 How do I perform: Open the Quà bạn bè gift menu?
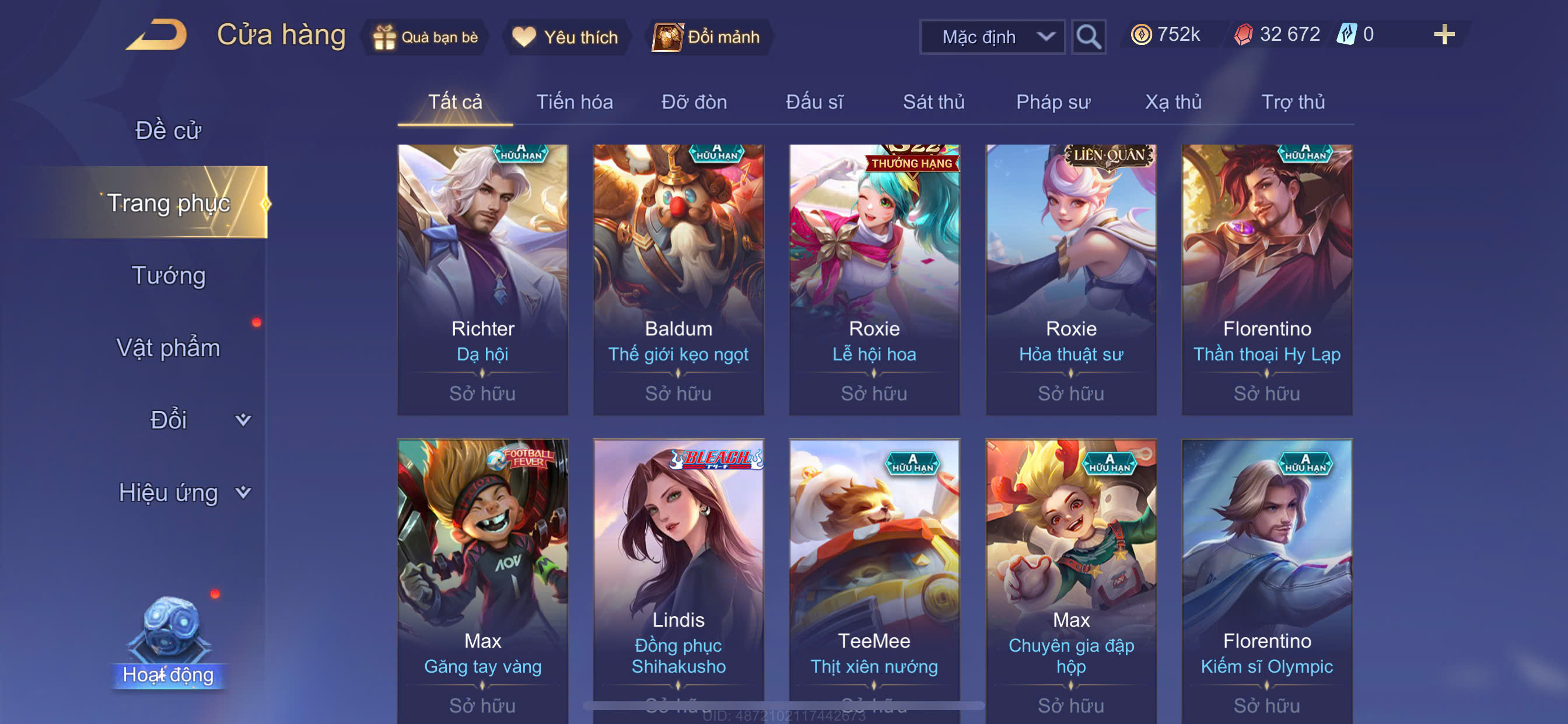coord(425,37)
